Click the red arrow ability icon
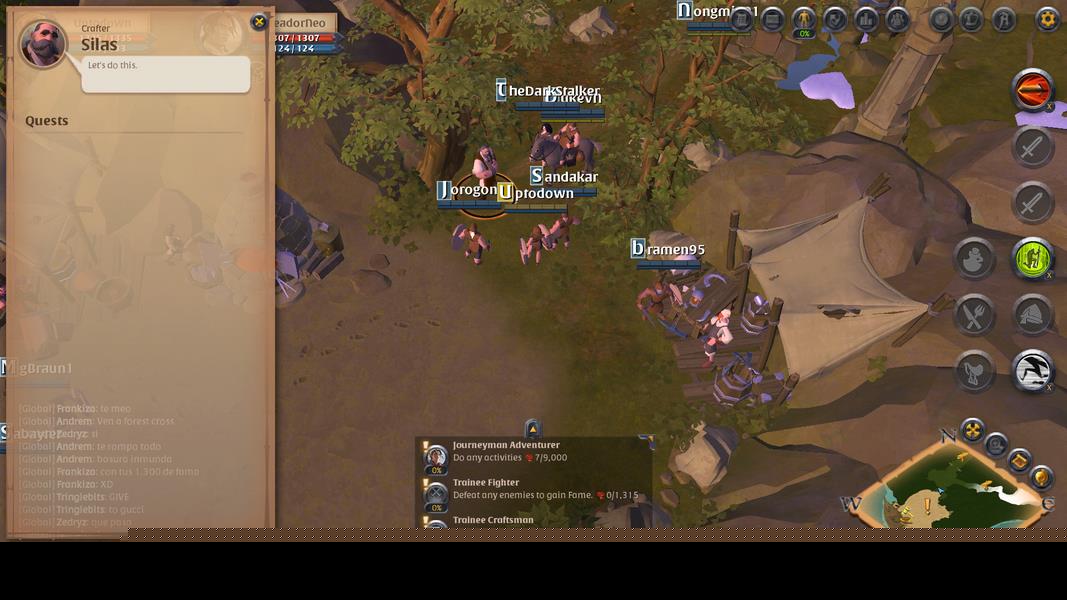1067x600 pixels. coord(1032,91)
